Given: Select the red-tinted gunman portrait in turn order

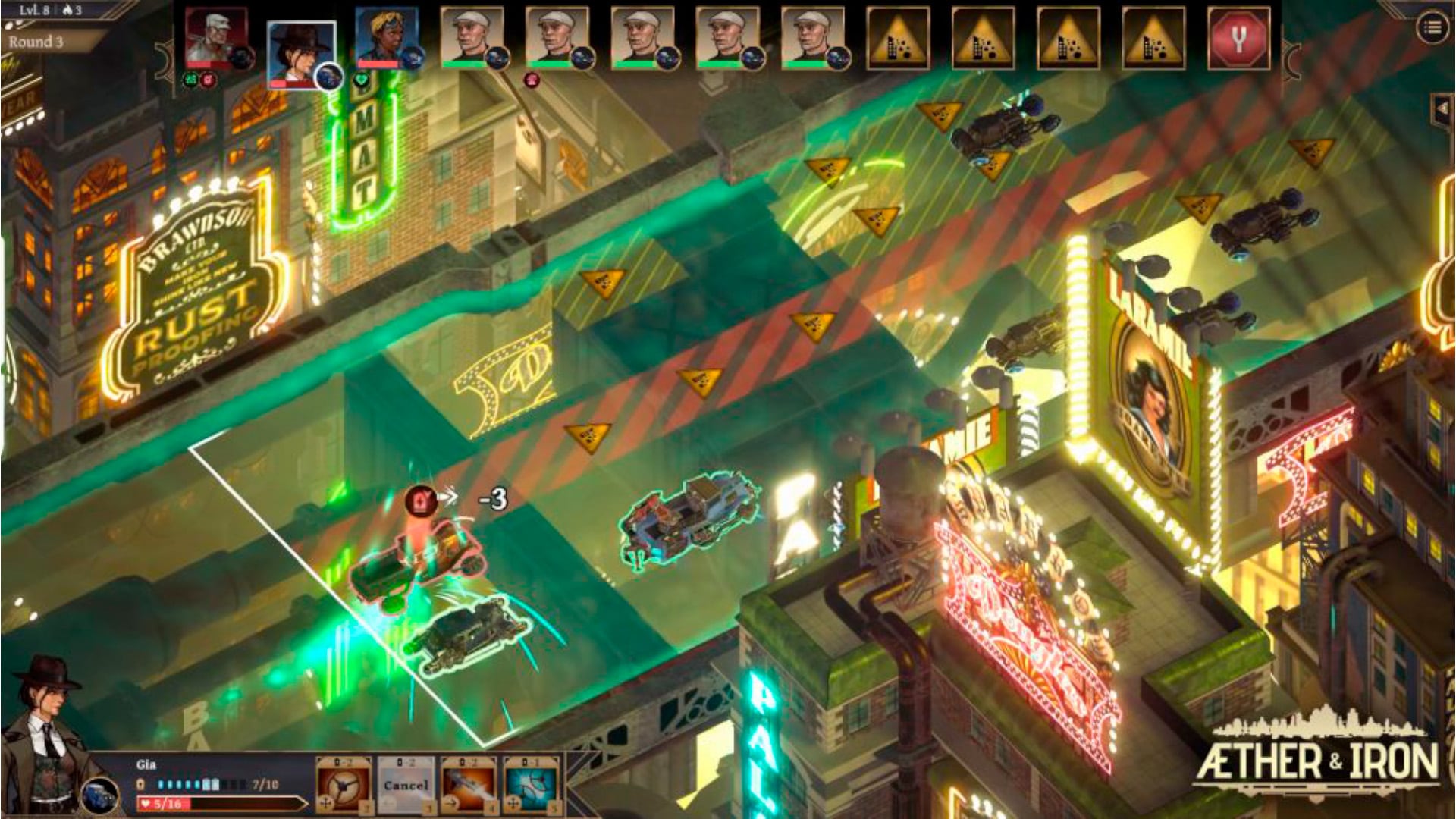Looking at the screenshot, I should click(x=216, y=38).
